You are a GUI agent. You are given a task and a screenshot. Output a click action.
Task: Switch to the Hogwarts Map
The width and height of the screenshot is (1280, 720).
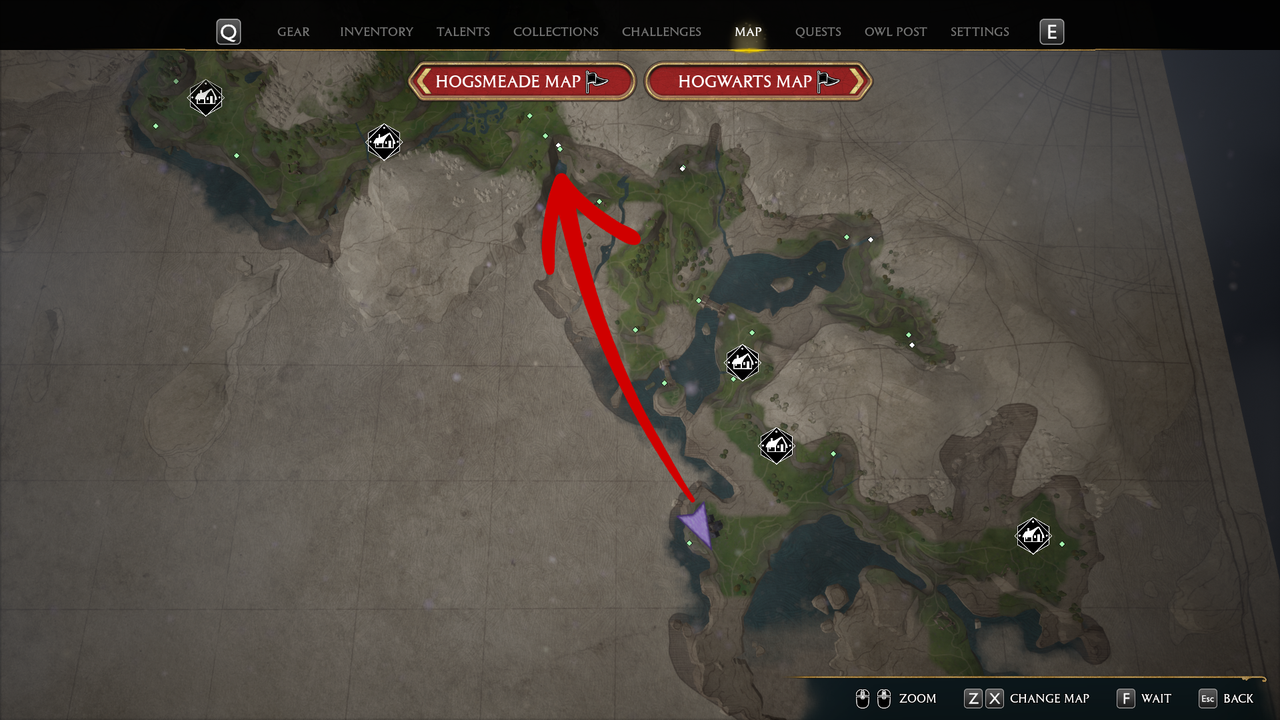tap(758, 81)
